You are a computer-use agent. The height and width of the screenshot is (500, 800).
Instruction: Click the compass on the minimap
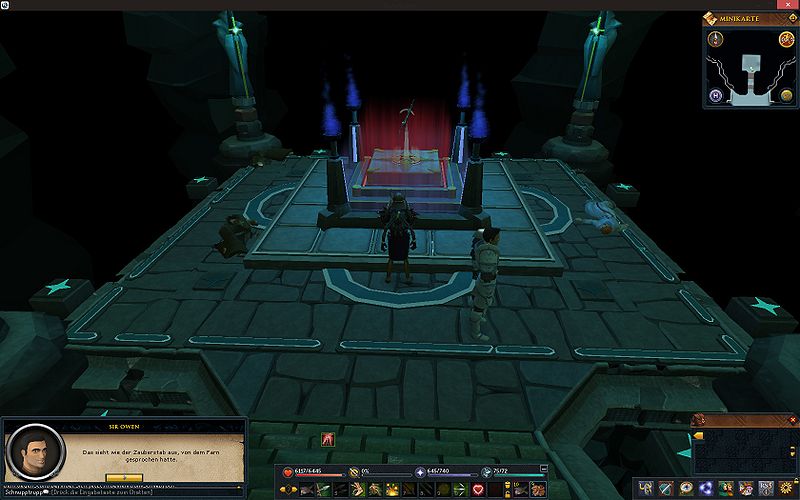pyautogui.click(x=716, y=39)
